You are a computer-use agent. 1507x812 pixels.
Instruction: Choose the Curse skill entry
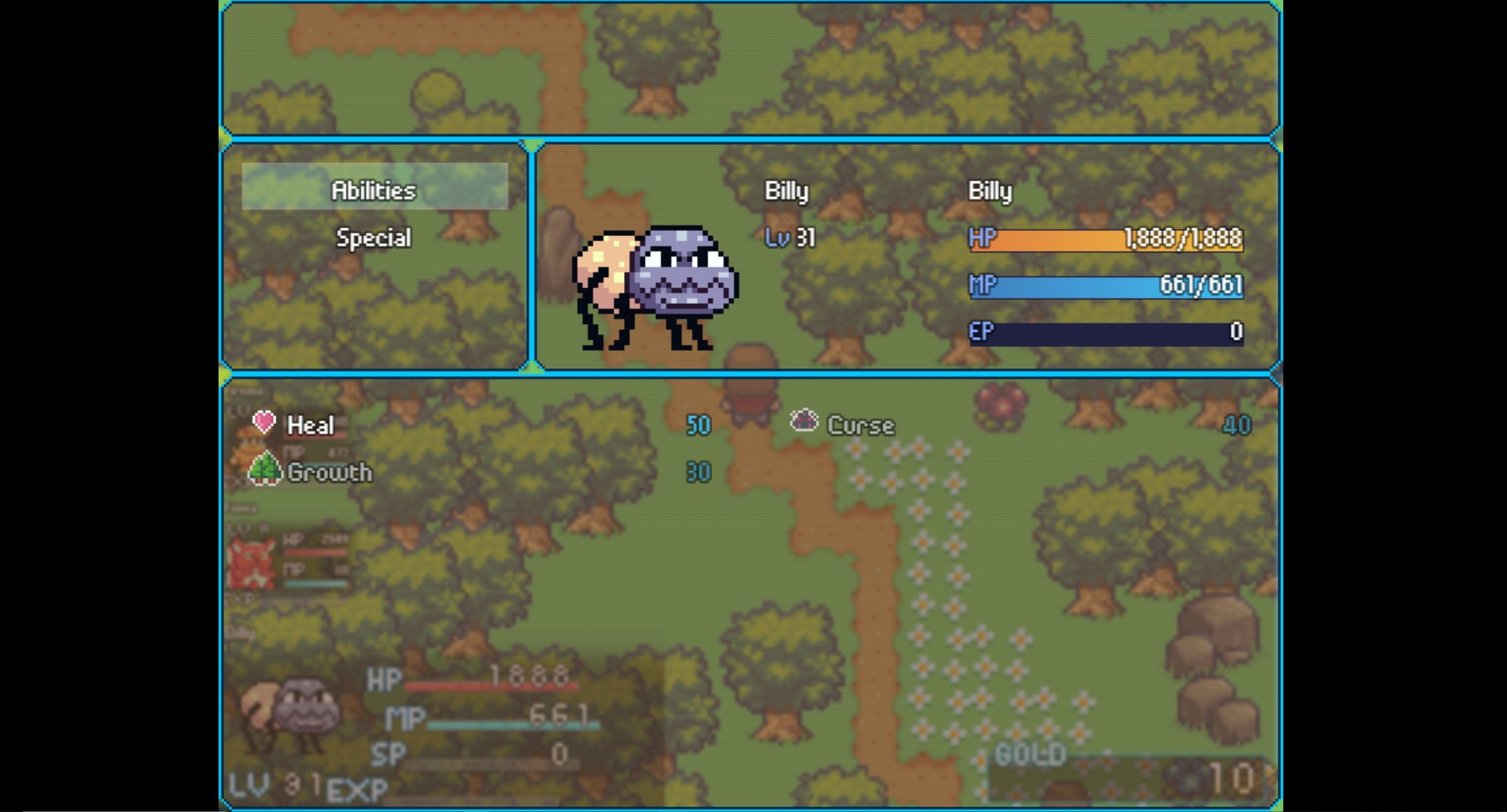pyautogui.click(x=860, y=424)
